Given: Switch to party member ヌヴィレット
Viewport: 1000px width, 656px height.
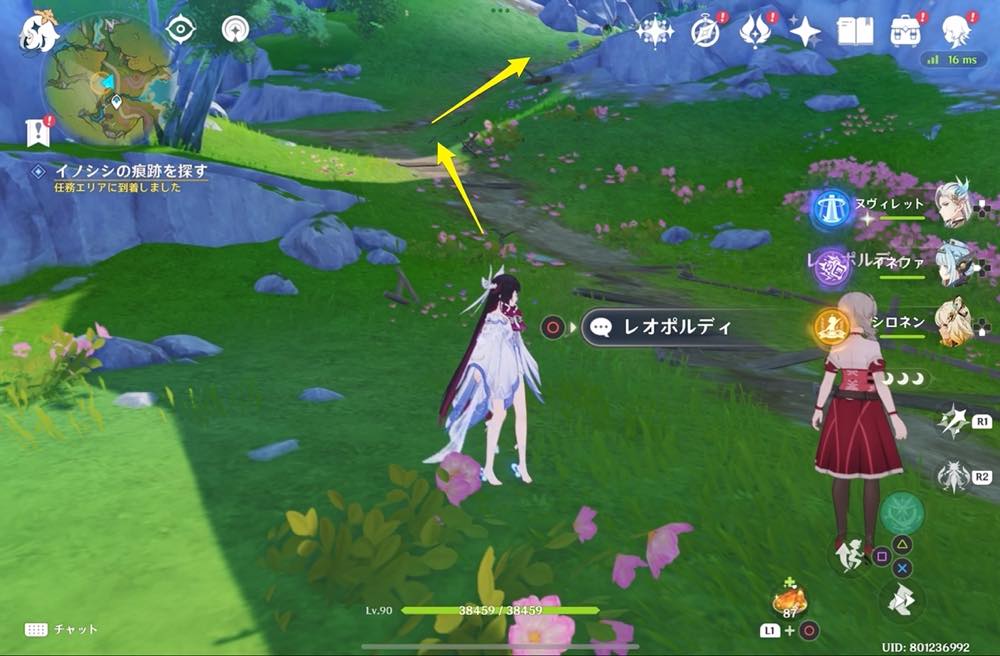Looking at the screenshot, I should 955,204.
